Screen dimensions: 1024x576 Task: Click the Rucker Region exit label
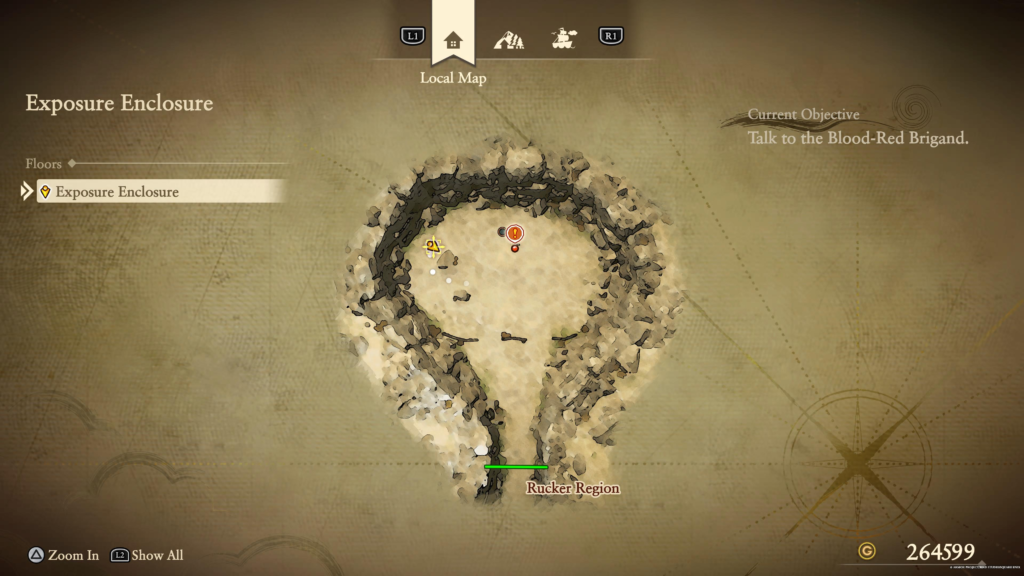point(573,488)
